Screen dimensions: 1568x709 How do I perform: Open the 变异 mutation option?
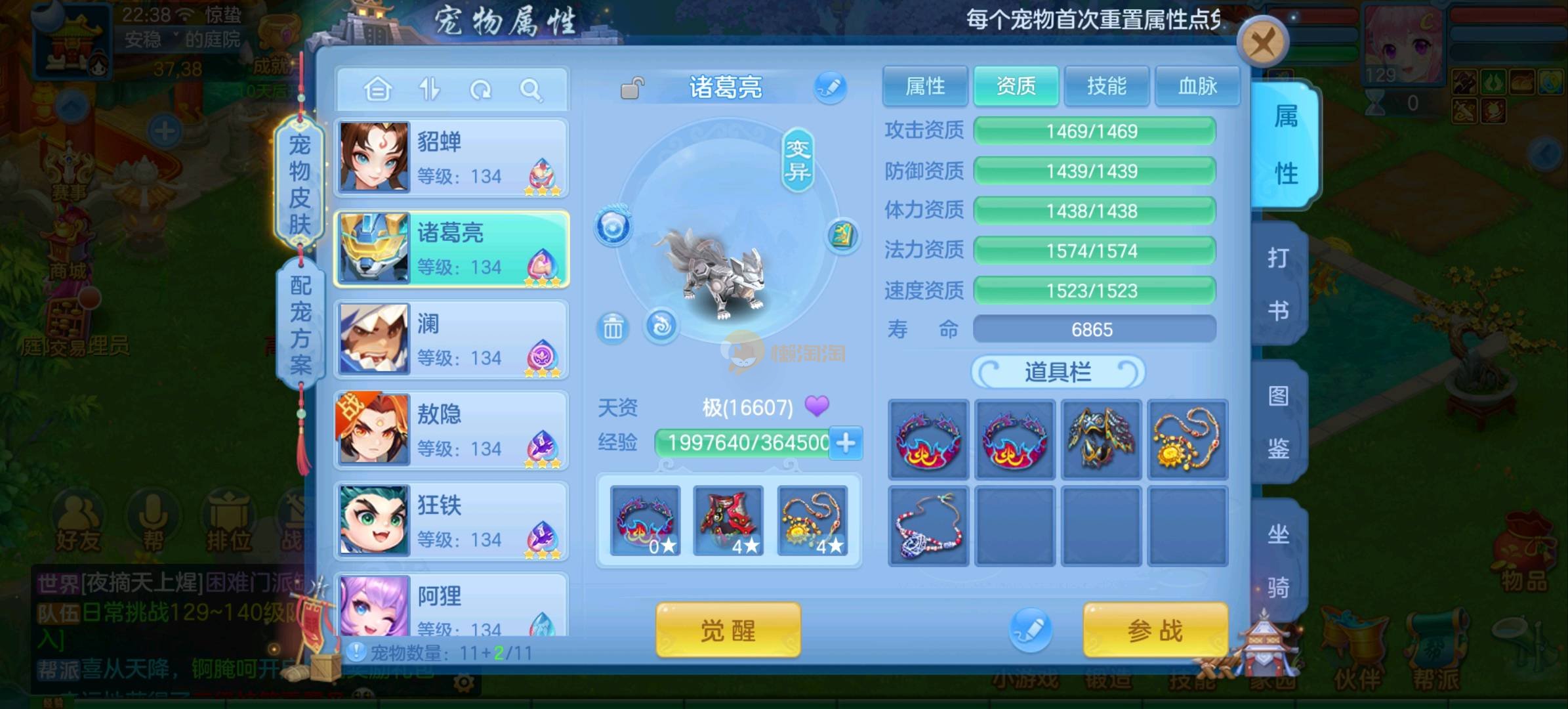pos(798,161)
